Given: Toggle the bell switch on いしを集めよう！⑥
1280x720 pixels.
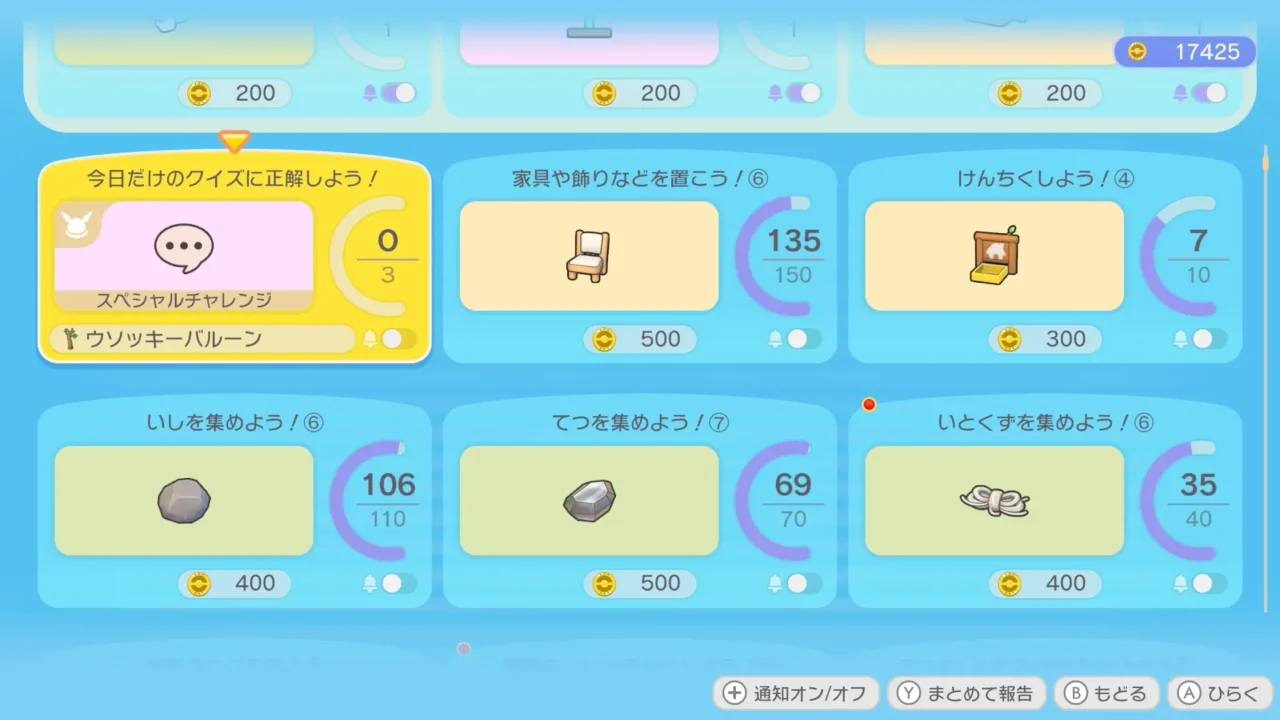Looking at the screenshot, I should click(394, 584).
